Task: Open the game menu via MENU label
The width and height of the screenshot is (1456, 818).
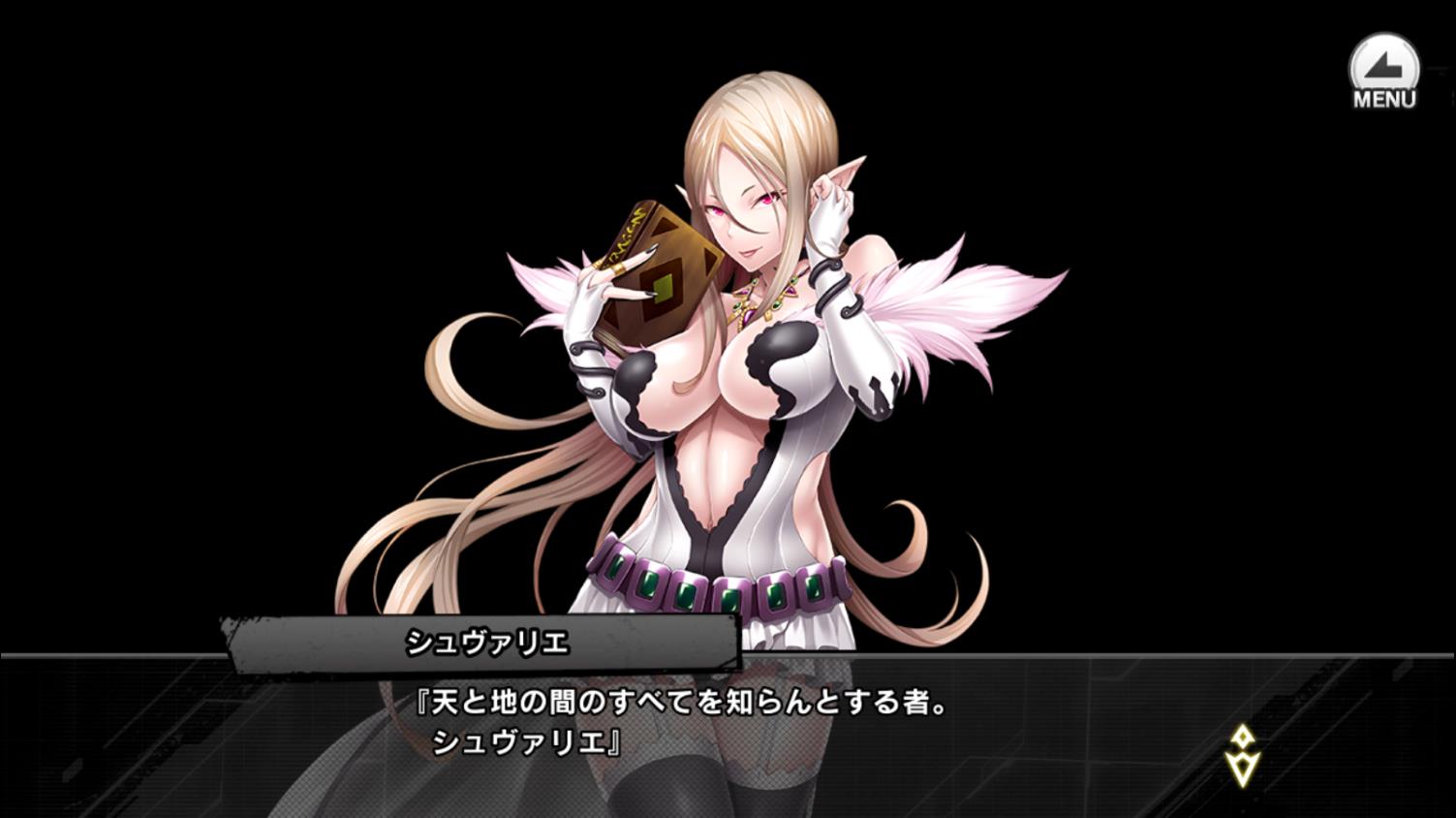Action: coord(1383,97)
